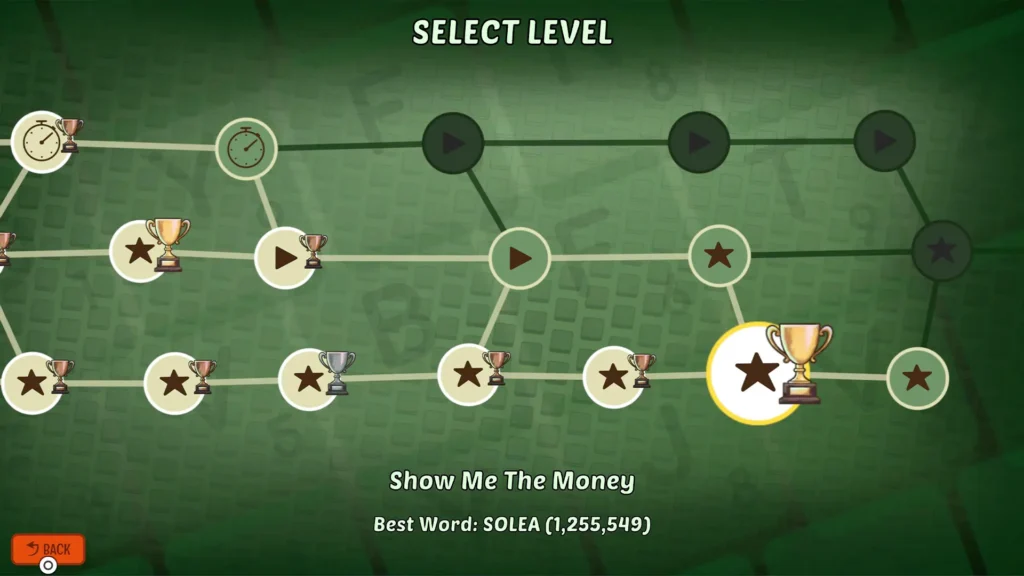Go back using the orange Back button
This screenshot has height=576, width=1024.
coord(48,549)
